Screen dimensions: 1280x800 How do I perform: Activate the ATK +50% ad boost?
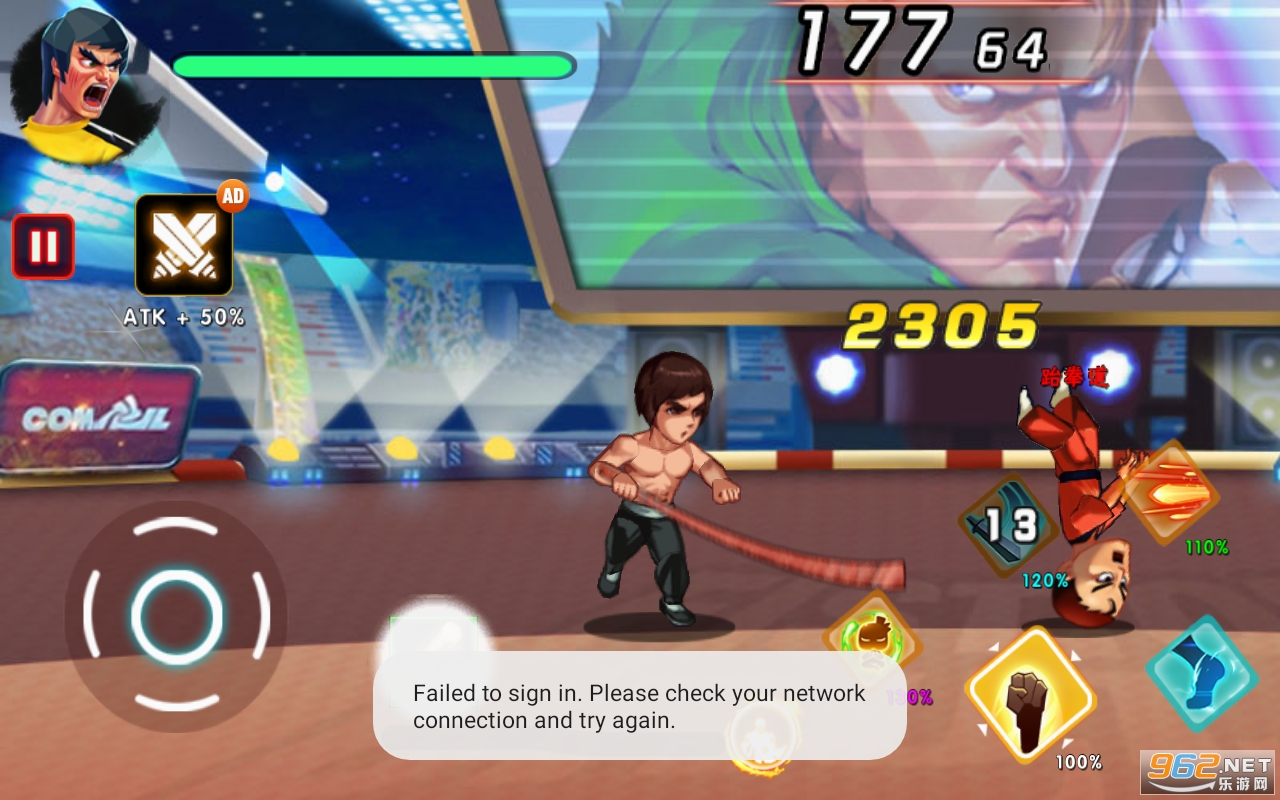point(184,246)
